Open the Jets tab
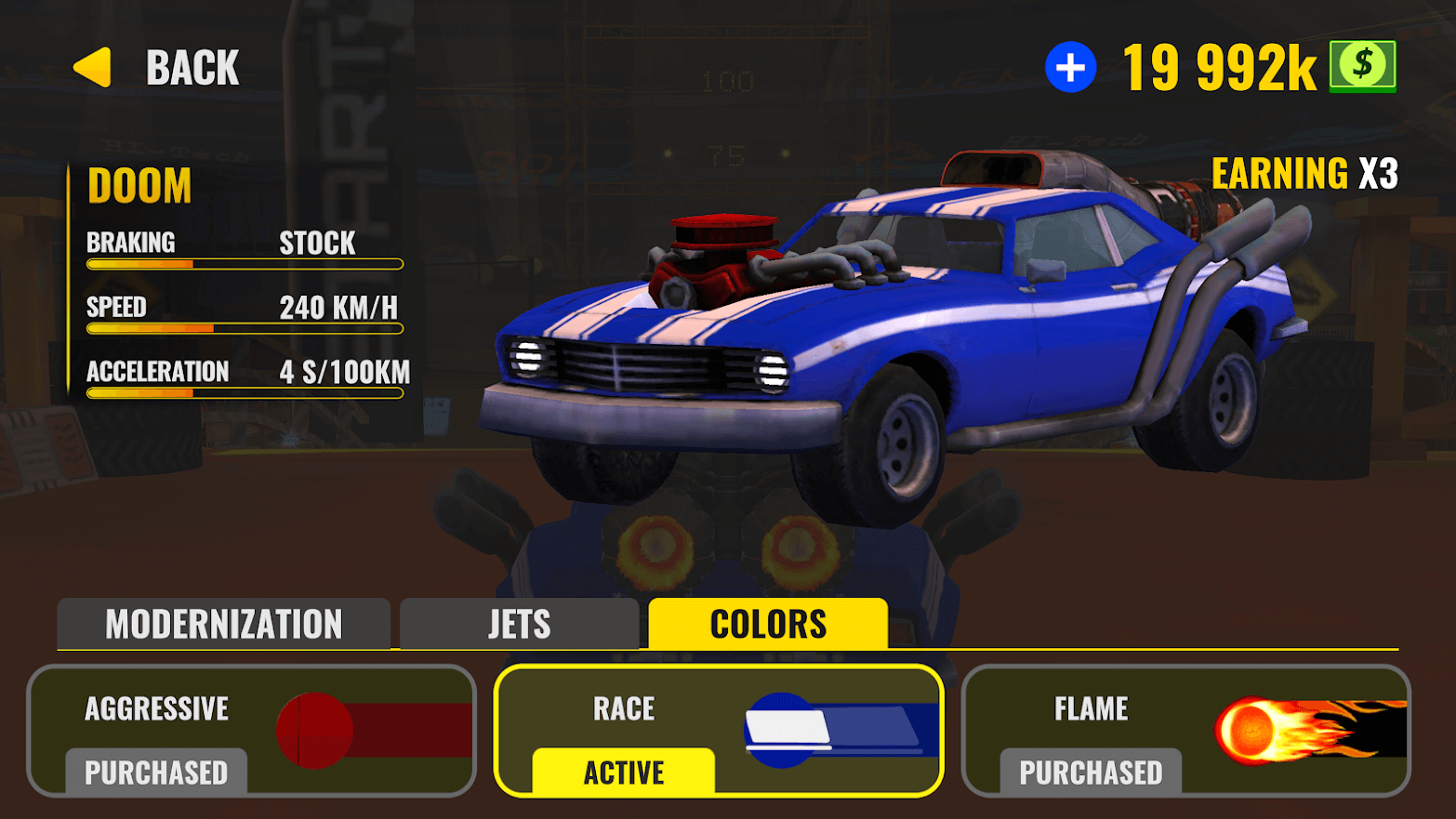Screen dimensions: 1456x819 (x=519, y=624)
